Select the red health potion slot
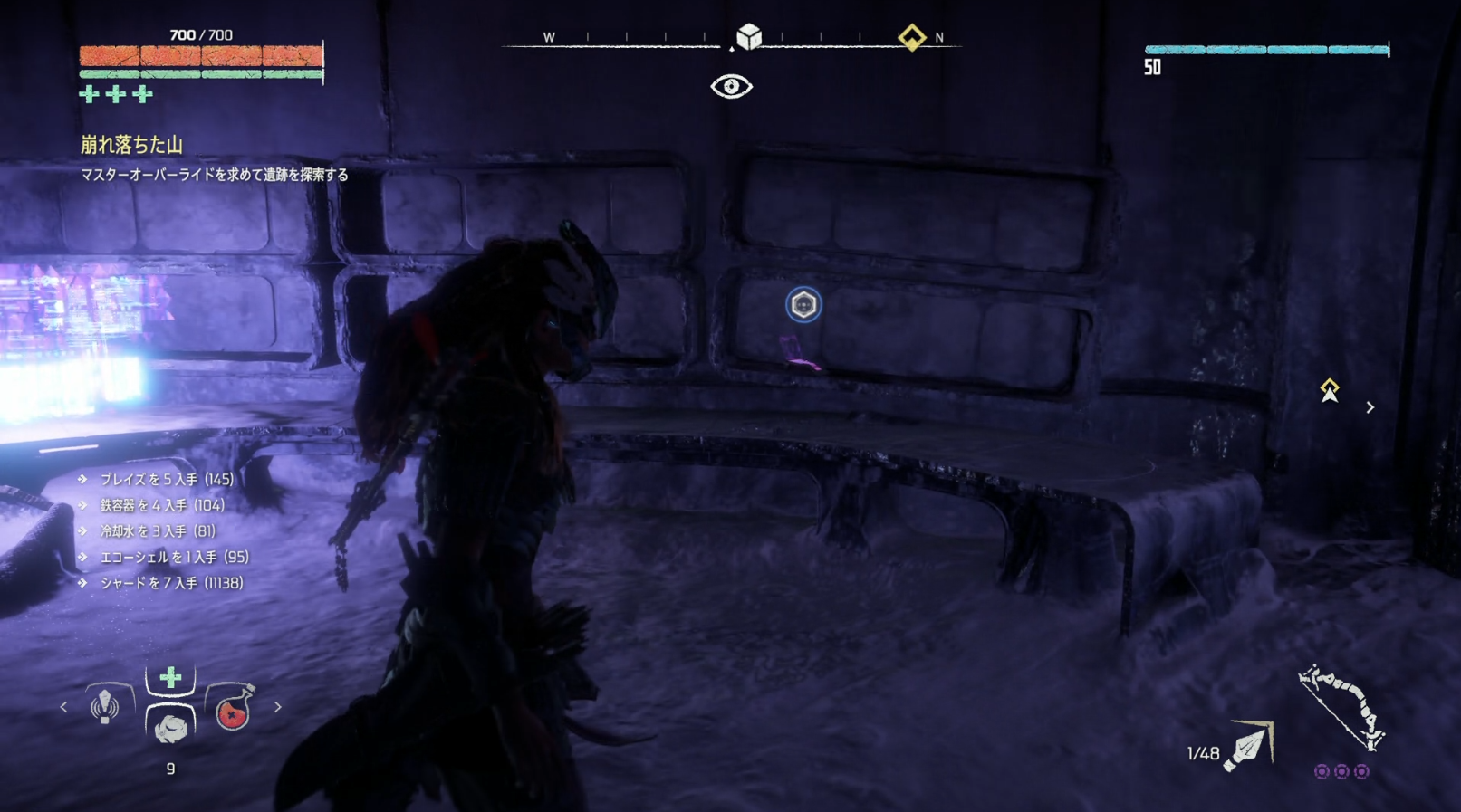This screenshot has width=1461, height=812. 233,709
